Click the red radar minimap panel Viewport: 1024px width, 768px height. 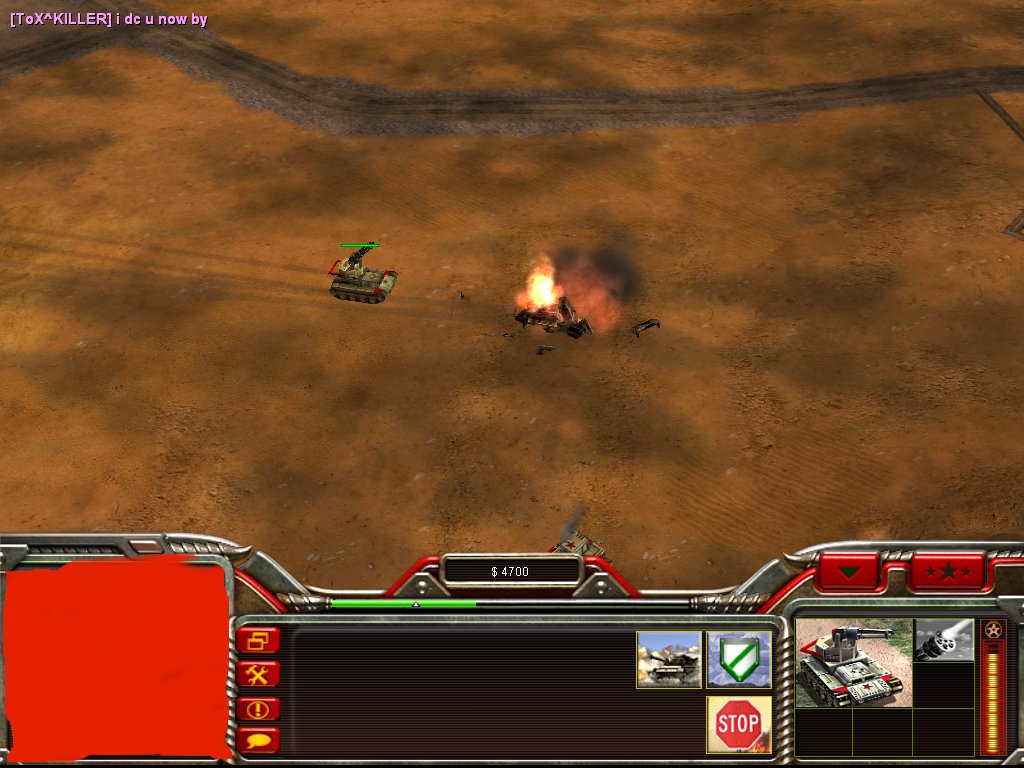(x=116, y=660)
